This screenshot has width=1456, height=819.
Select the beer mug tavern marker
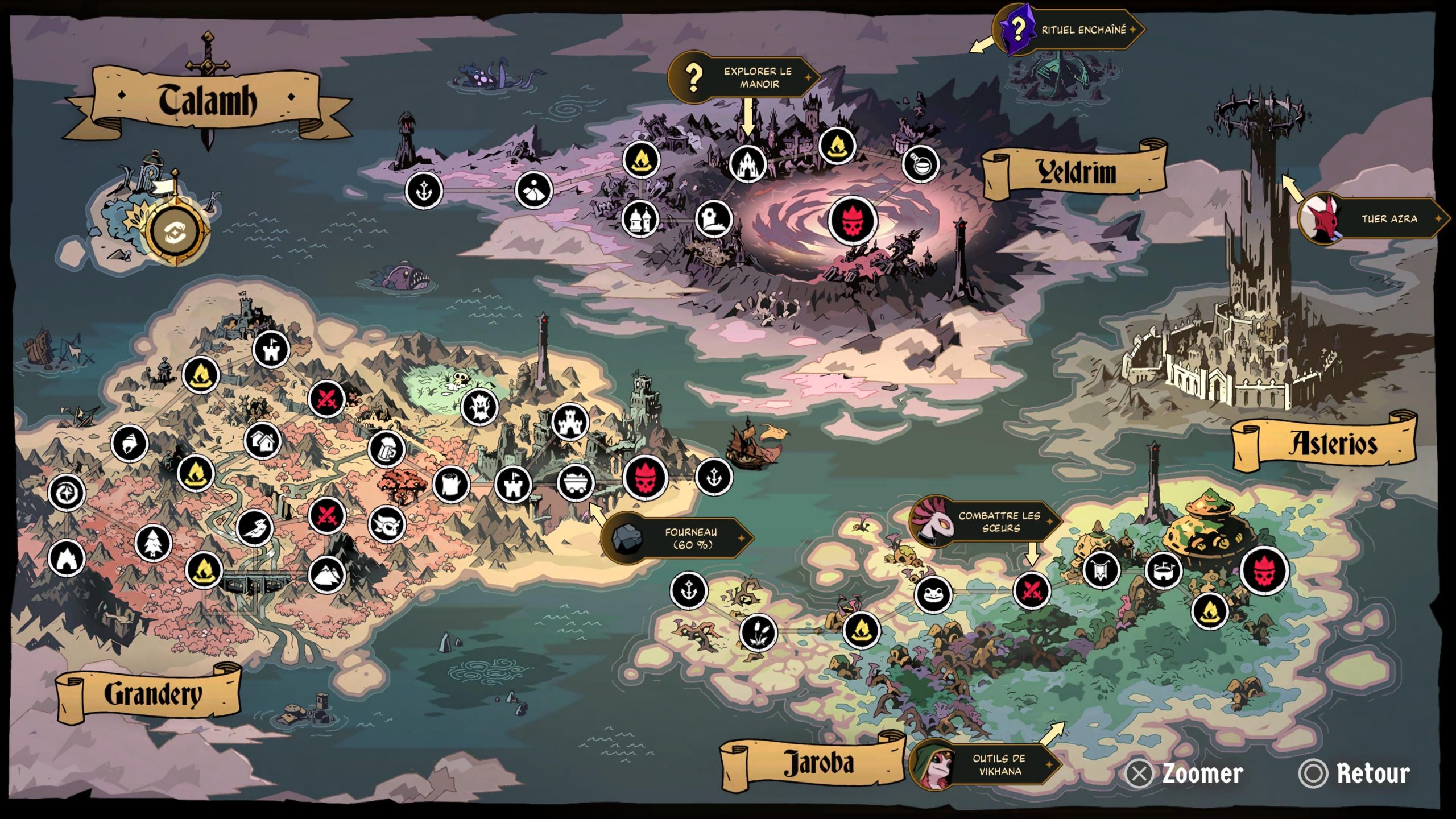click(387, 449)
